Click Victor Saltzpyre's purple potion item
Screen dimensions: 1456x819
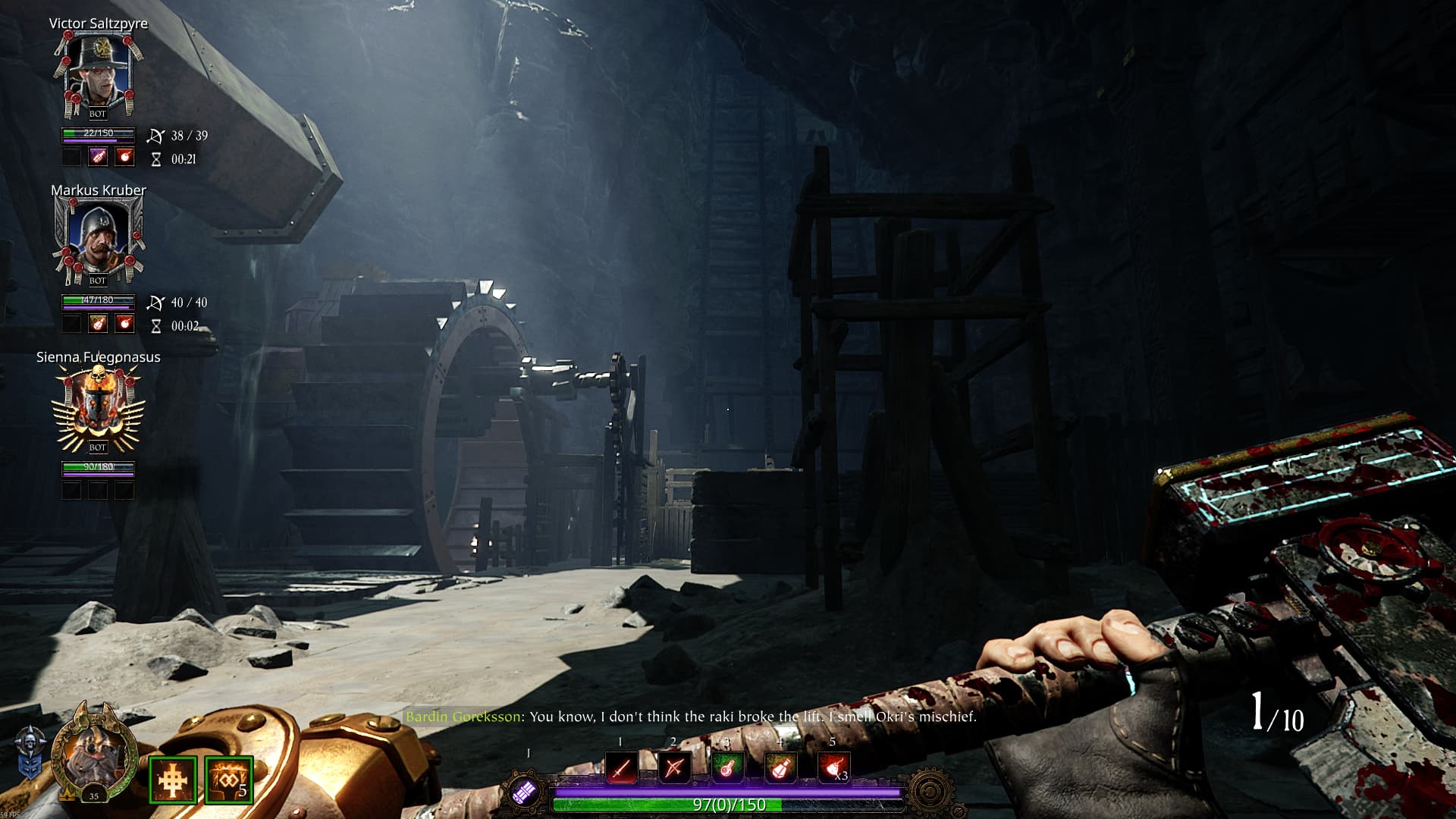(x=99, y=157)
